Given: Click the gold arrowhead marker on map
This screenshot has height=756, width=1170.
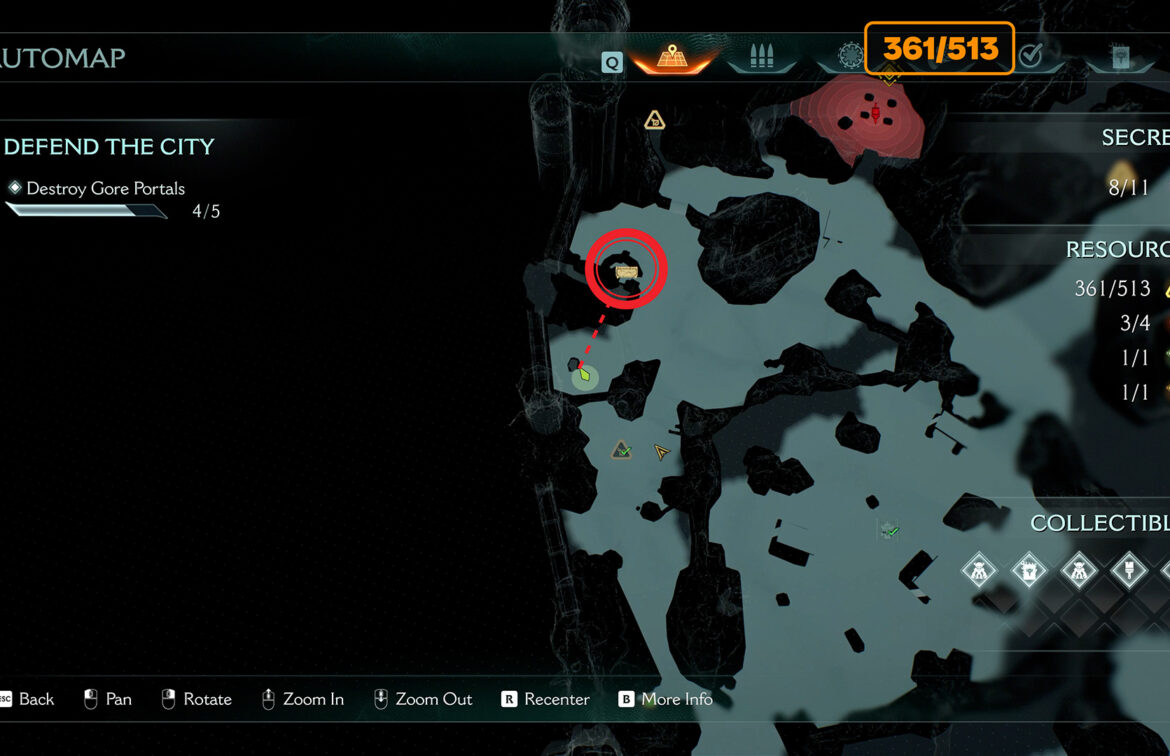Looking at the screenshot, I should point(660,452).
